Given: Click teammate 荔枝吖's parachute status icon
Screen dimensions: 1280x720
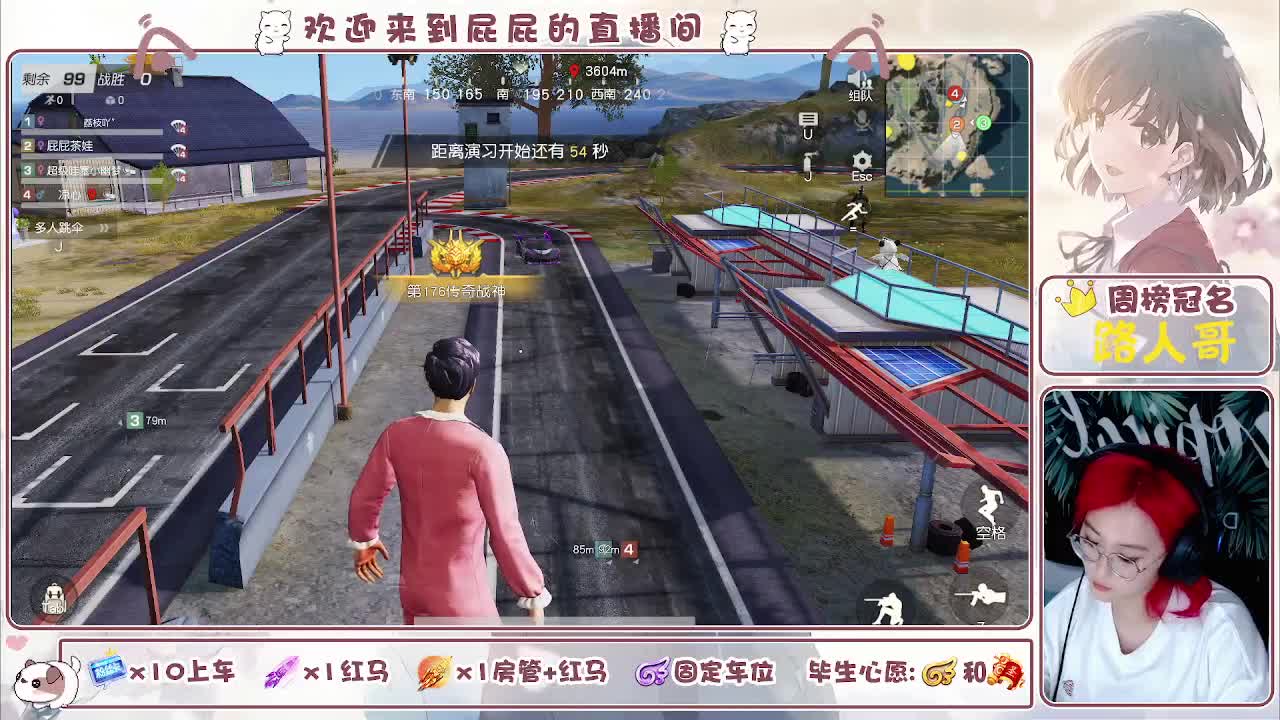Looking at the screenshot, I should 179,127.
